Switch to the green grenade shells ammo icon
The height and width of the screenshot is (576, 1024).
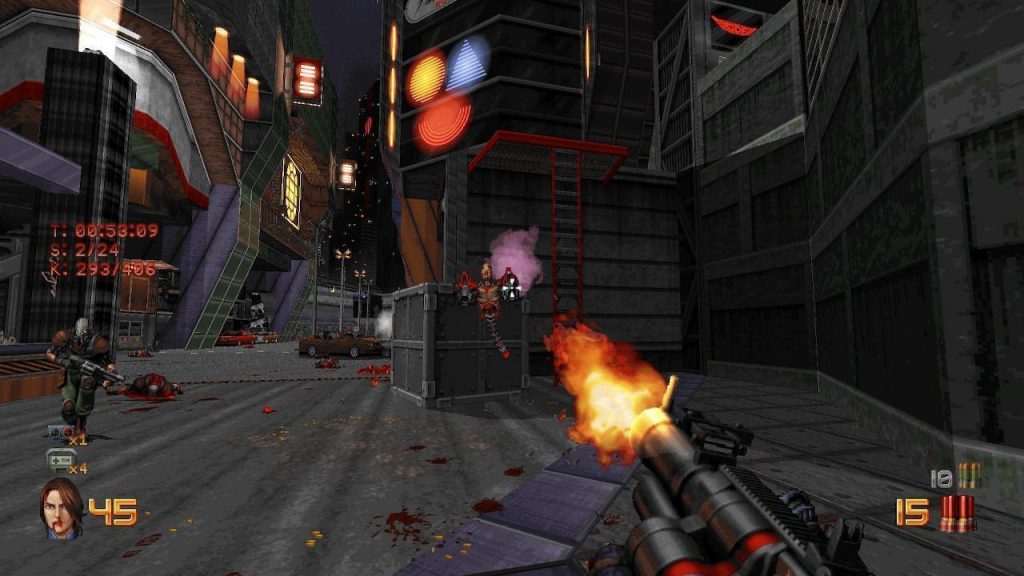[x=967, y=476]
